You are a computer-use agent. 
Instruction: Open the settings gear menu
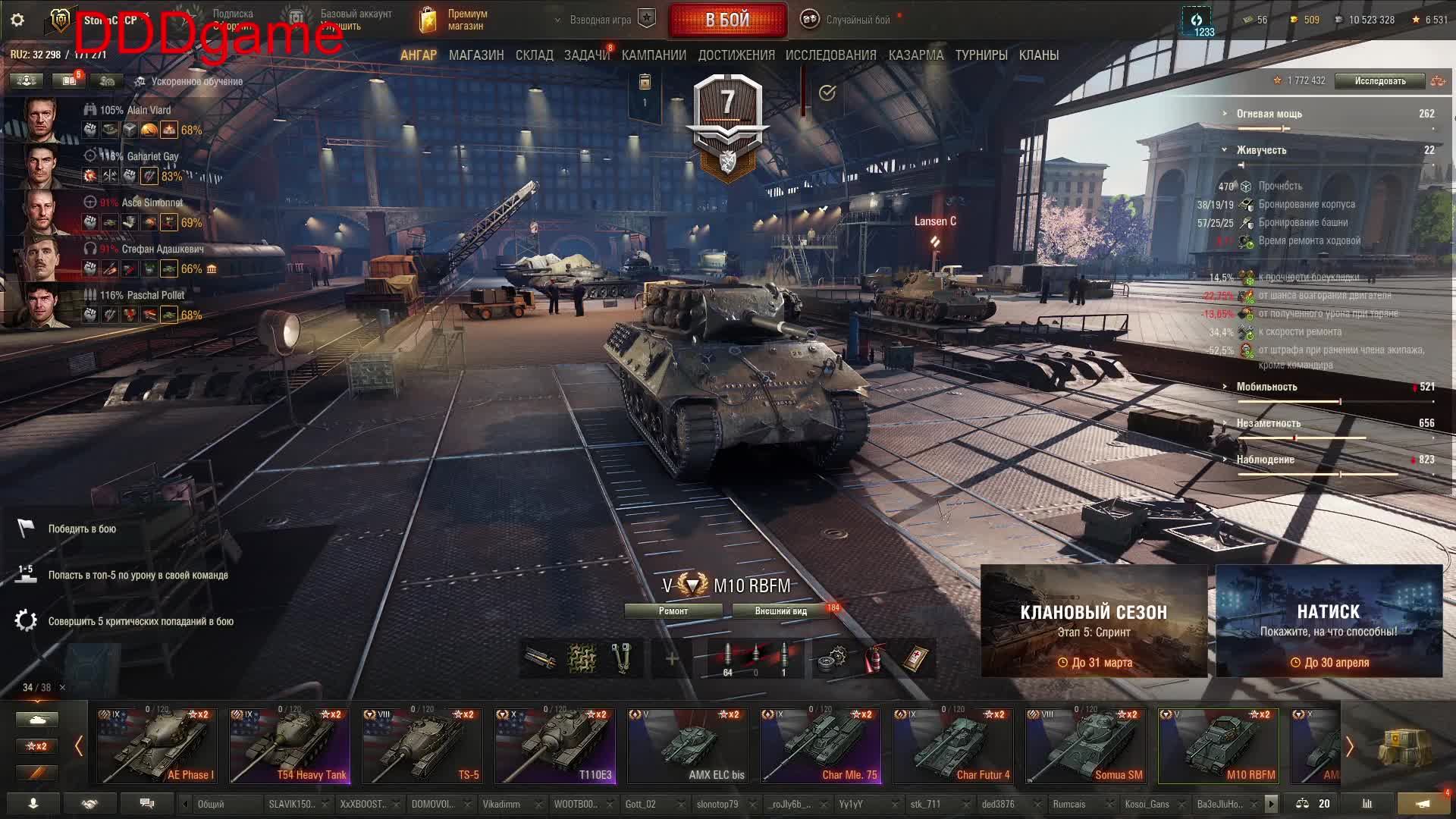(17, 20)
